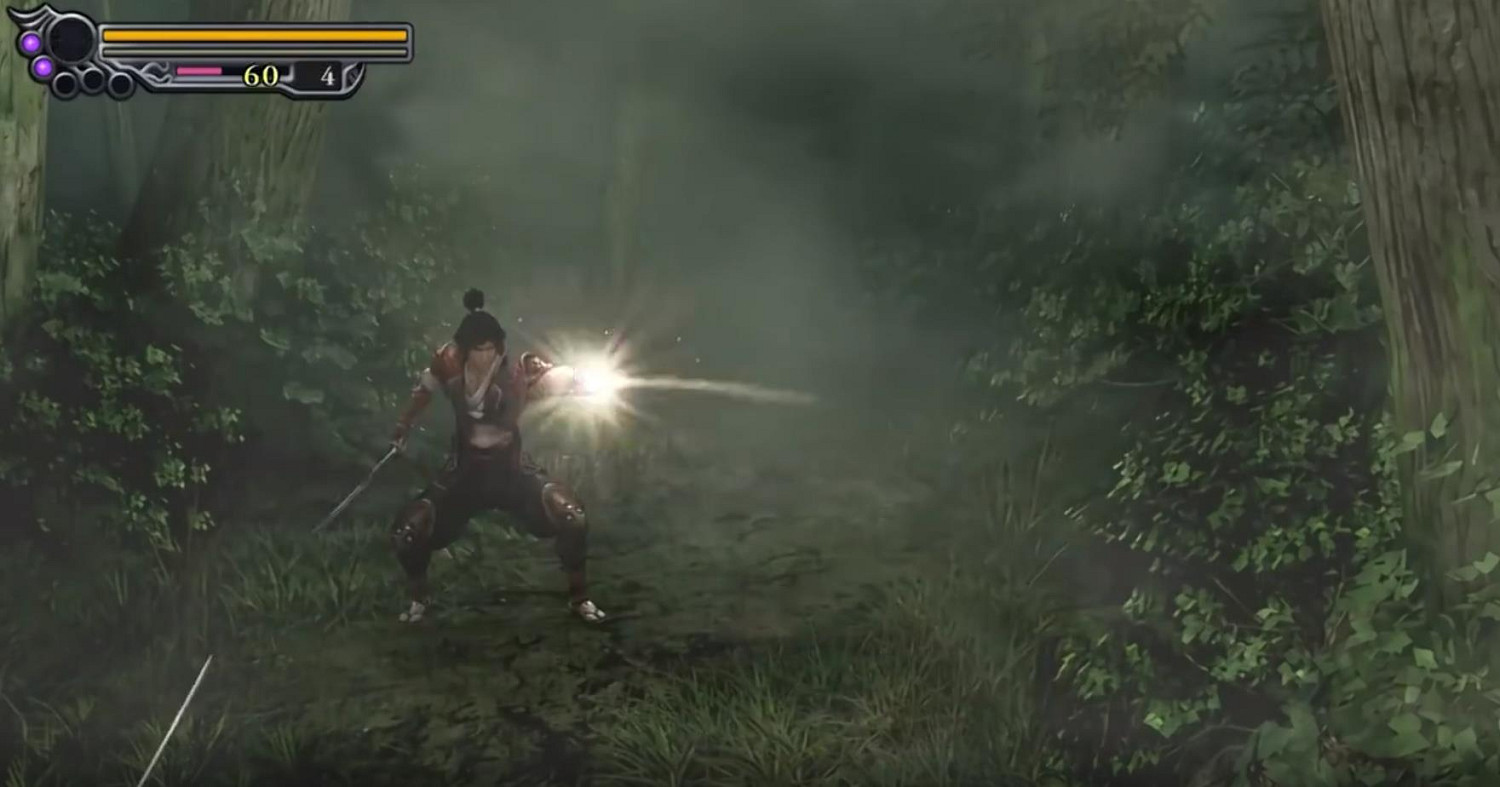Click the empty secondary gauge below the health bar
The image size is (1500, 787).
tap(252, 51)
